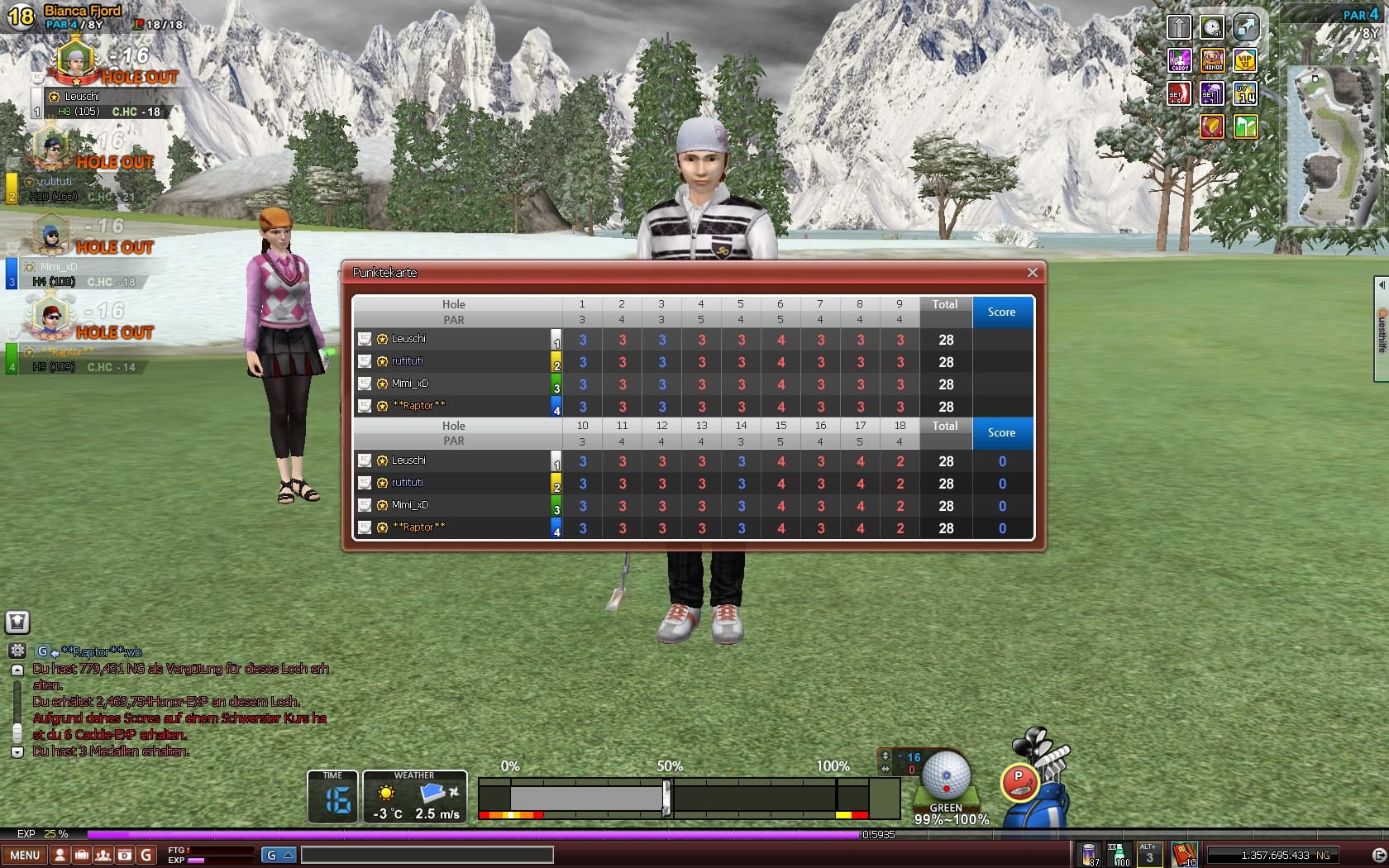This screenshot has width=1389, height=868.
Task: Click the chat text input field
Action: coord(427,855)
